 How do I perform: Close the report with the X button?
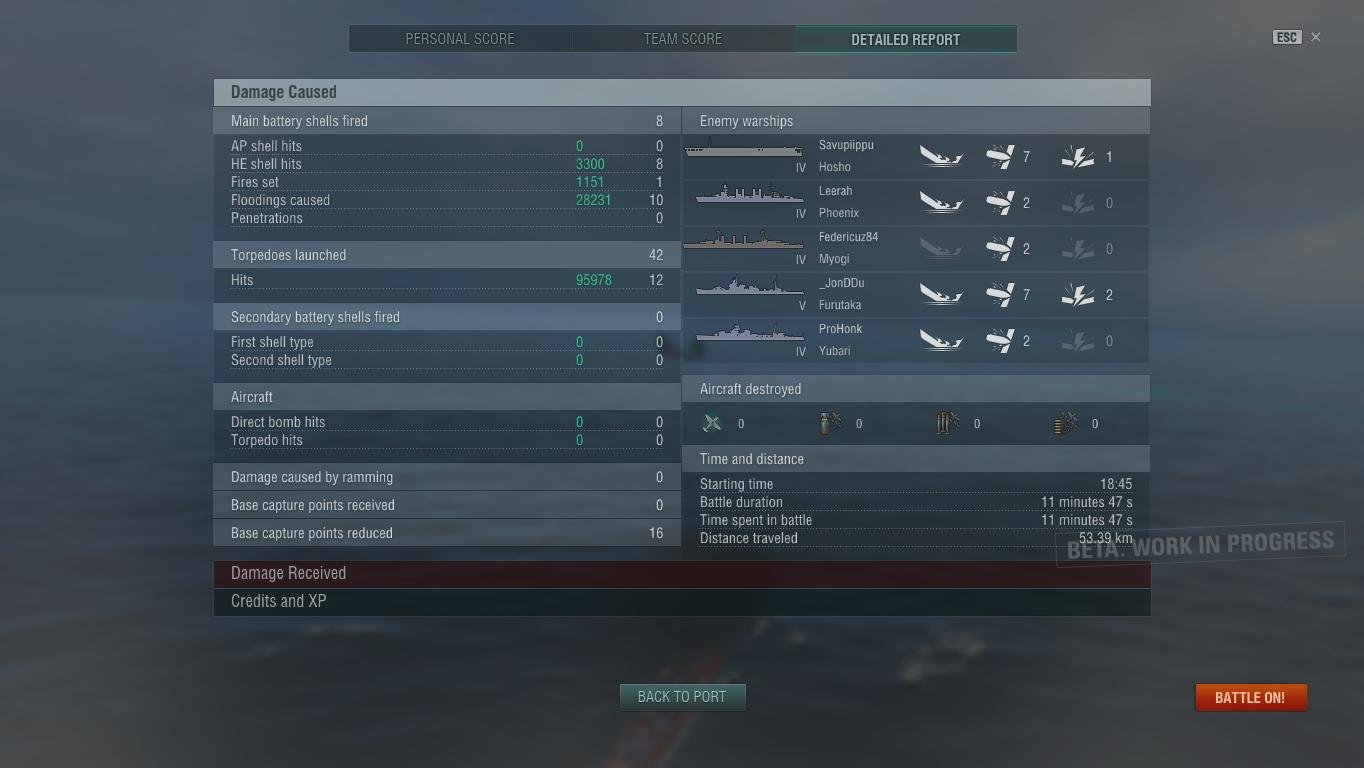coord(1316,37)
